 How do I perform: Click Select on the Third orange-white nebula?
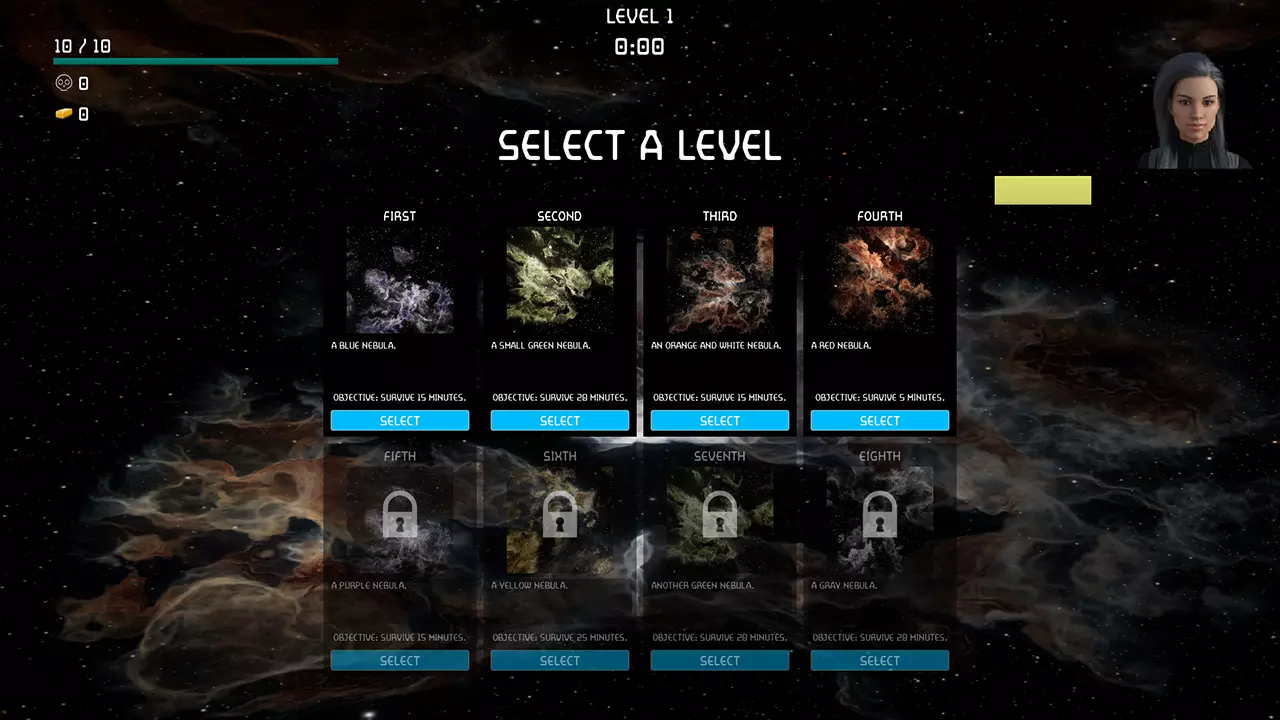tap(720, 420)
